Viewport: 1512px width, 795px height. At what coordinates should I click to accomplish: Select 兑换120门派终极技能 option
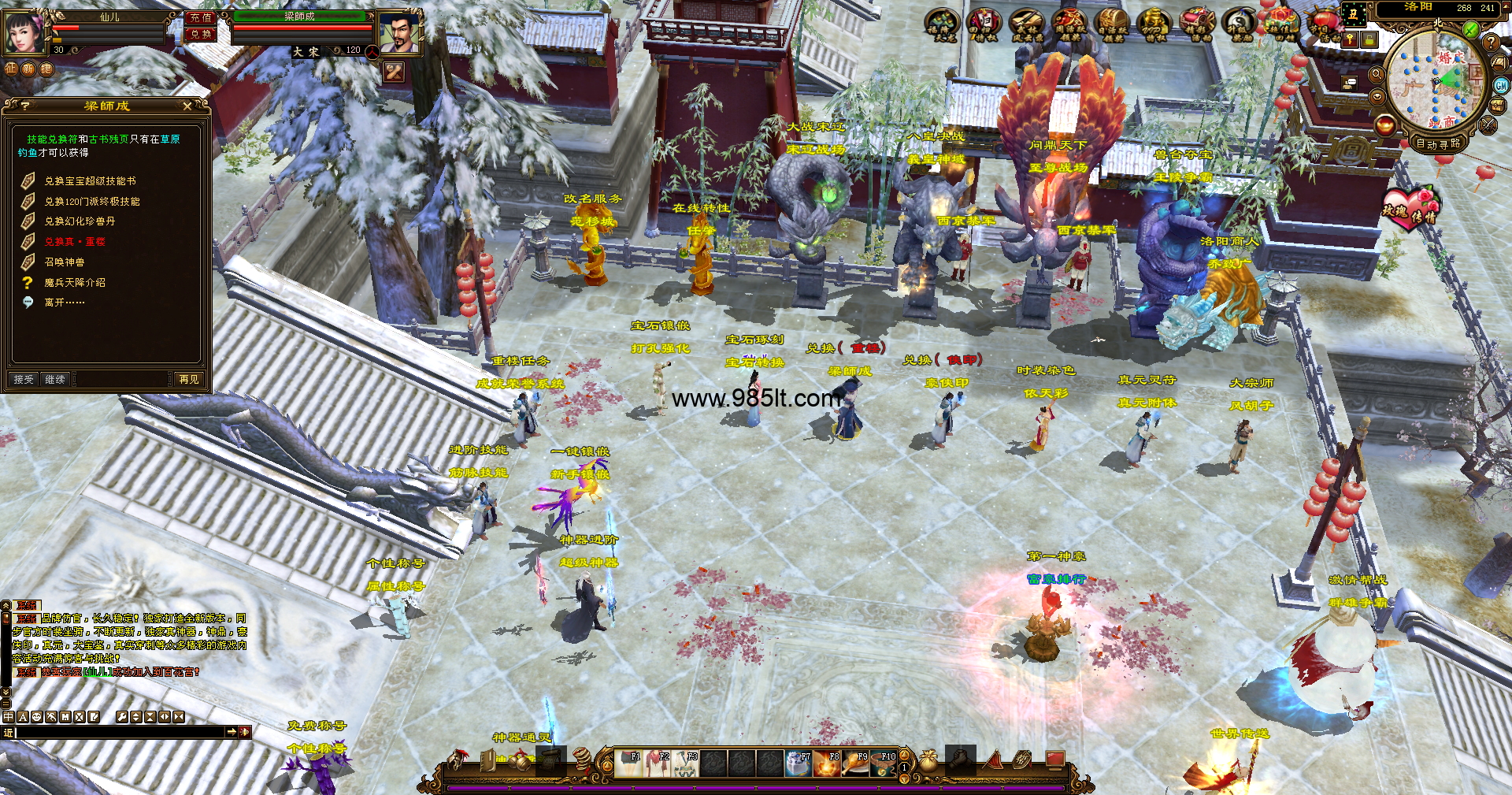point(92,202)
